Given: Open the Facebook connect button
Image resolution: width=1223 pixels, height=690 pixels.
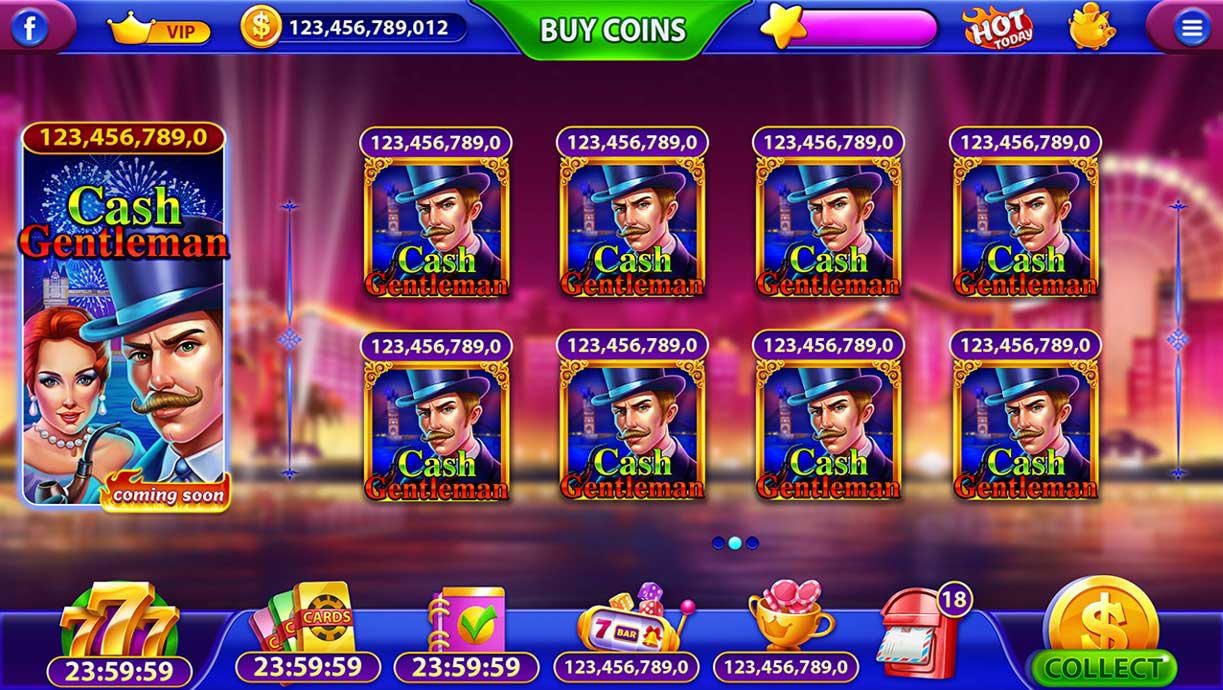Looking at the screenshot, I should point(30,28).
